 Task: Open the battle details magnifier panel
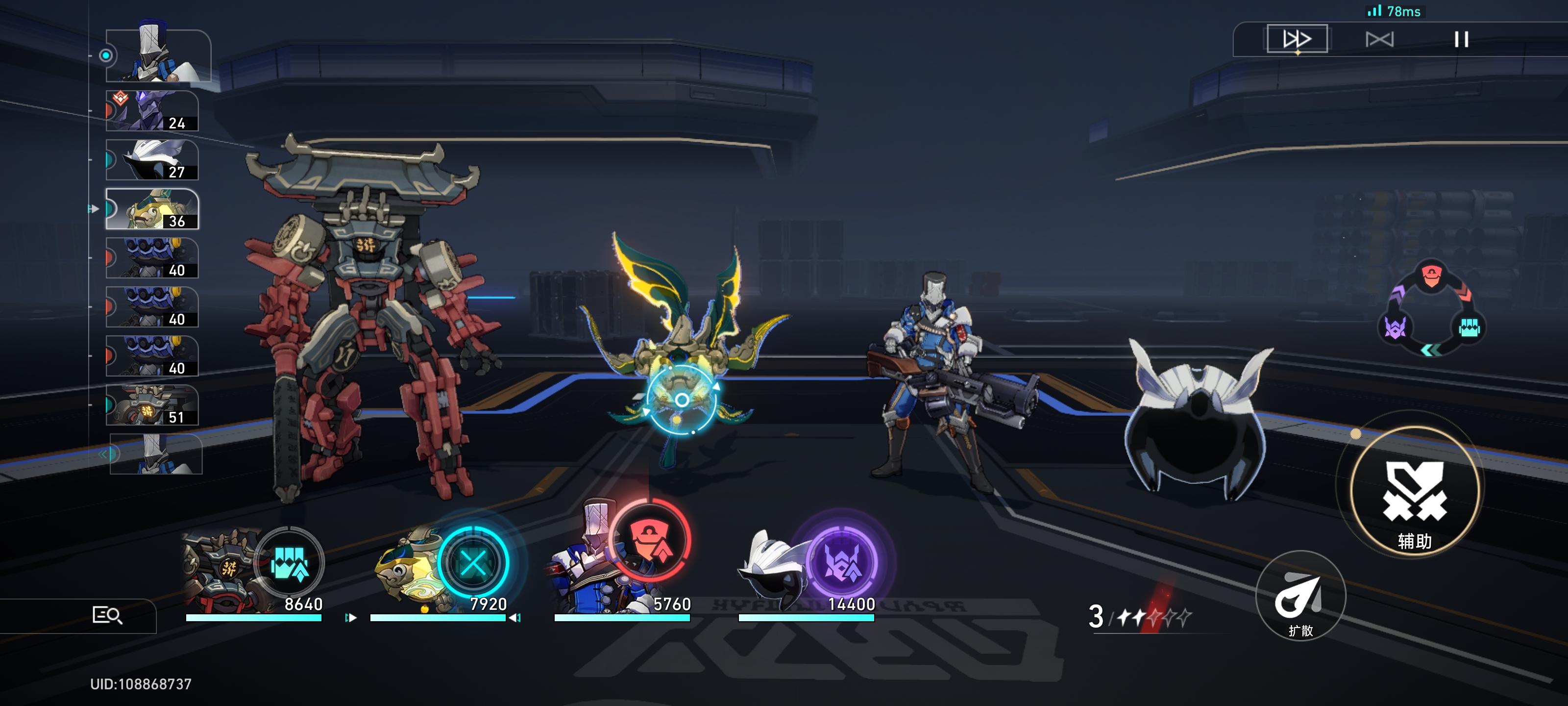click(107, 615)
